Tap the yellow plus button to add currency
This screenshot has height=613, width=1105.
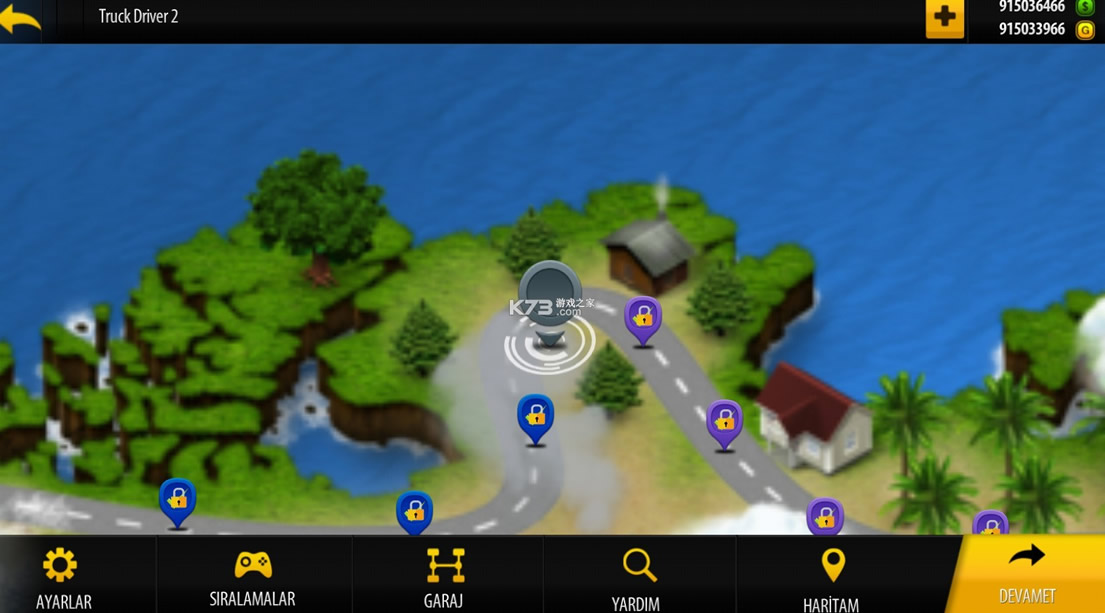[944, 19]
